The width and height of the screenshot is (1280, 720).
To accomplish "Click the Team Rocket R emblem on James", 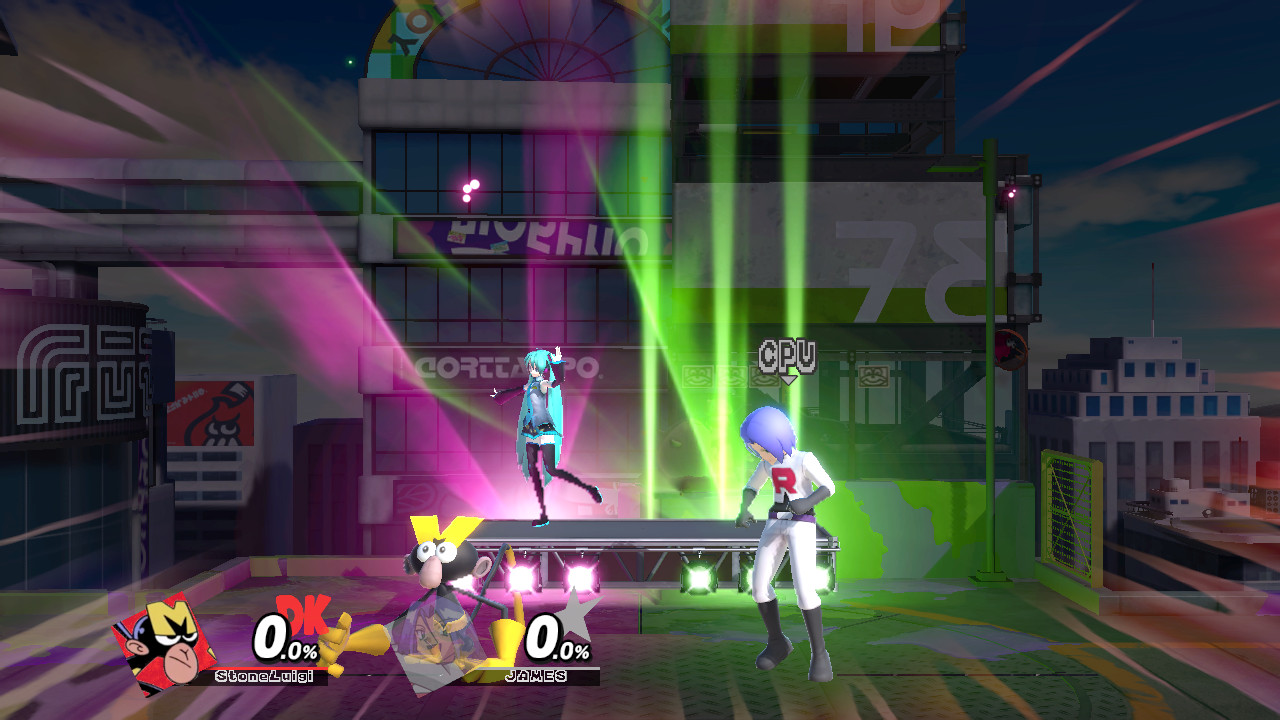I will (786, 480).
